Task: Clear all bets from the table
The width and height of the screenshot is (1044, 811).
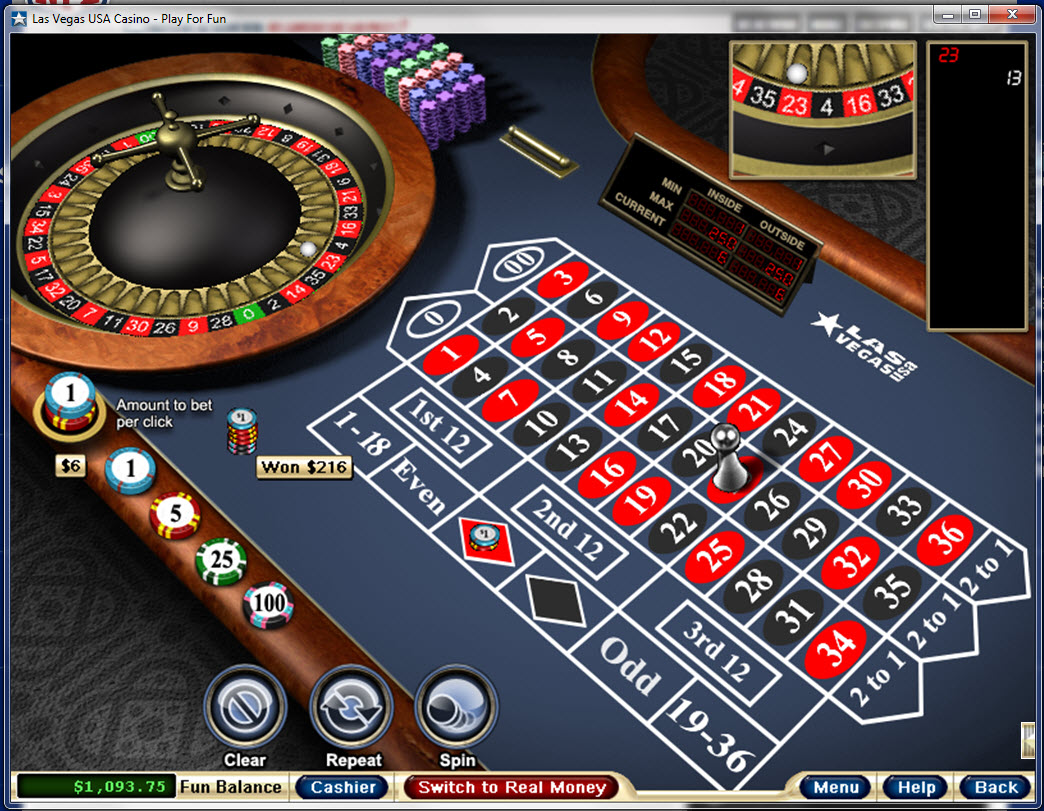Action: pyautogui.click(x=245, y=707)
